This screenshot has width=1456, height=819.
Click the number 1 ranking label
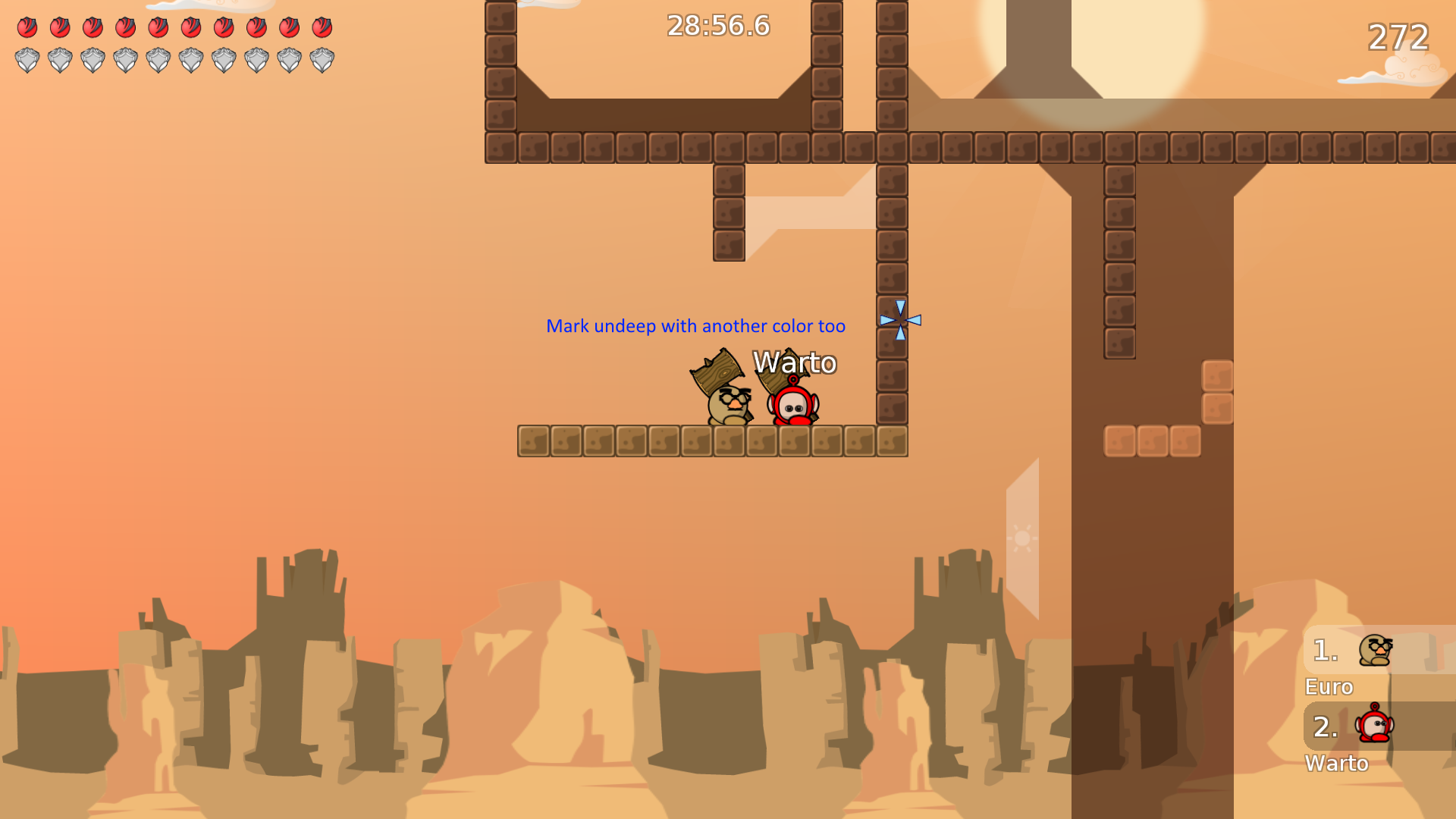[1324, 650]
